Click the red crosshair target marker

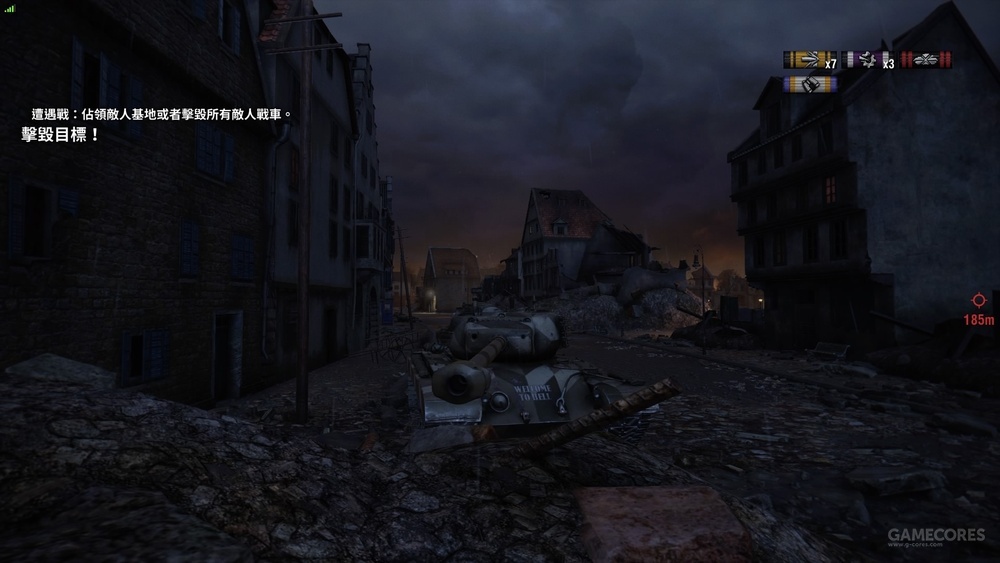(978, 300)
